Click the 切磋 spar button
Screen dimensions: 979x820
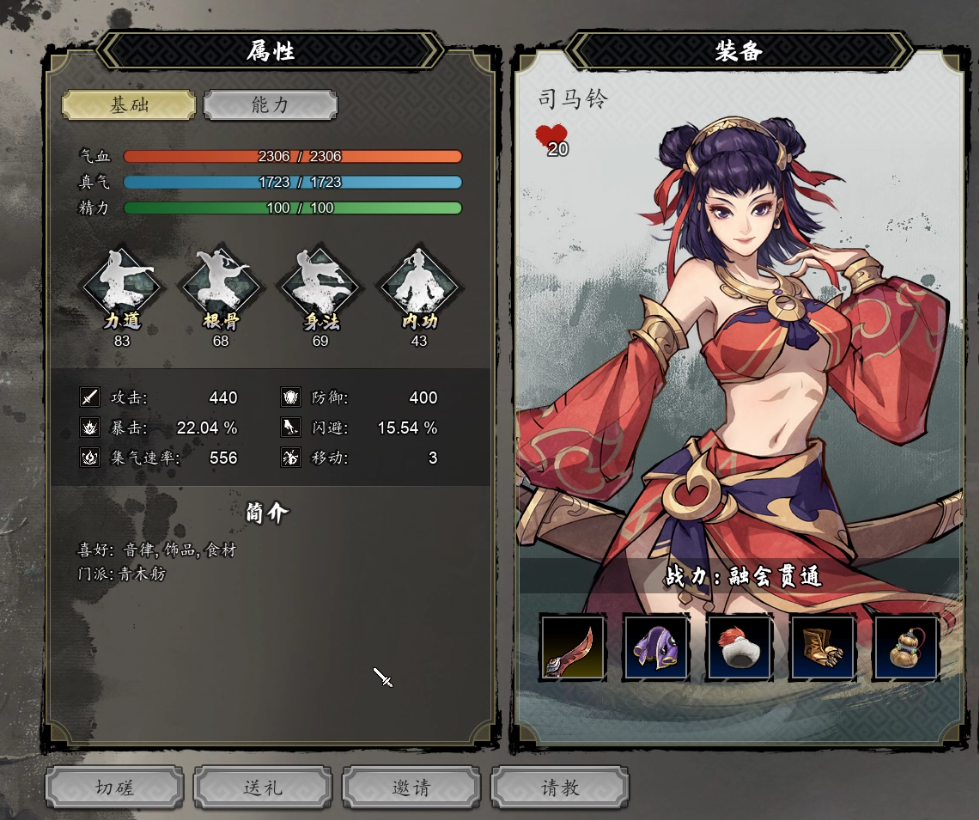(115, 787)
